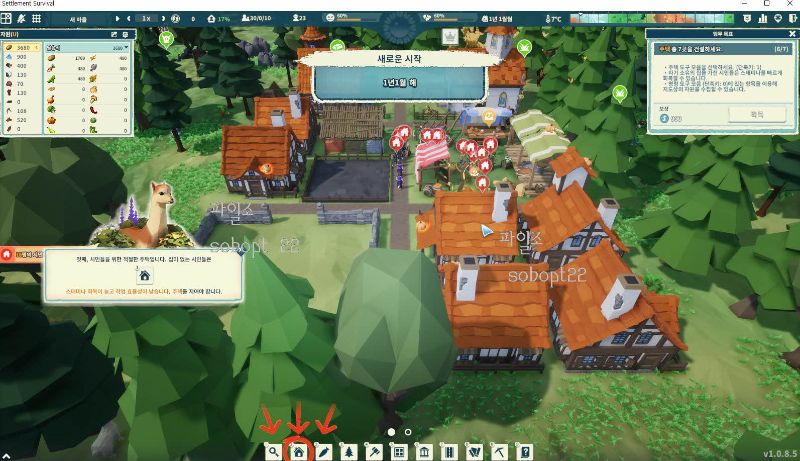Select the columned public building category
The height and width of the screenshot is (461, 800).
[424, 451]
